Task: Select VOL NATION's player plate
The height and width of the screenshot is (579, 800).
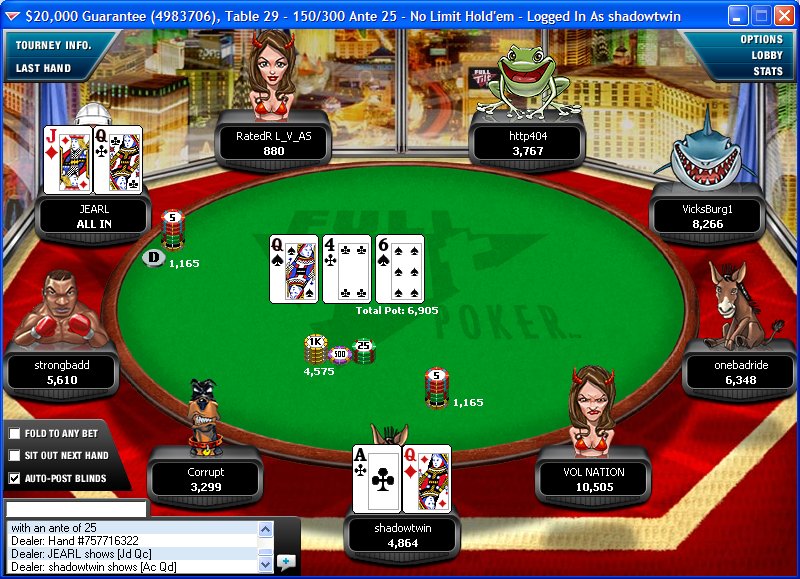Action: coord(593,479)
